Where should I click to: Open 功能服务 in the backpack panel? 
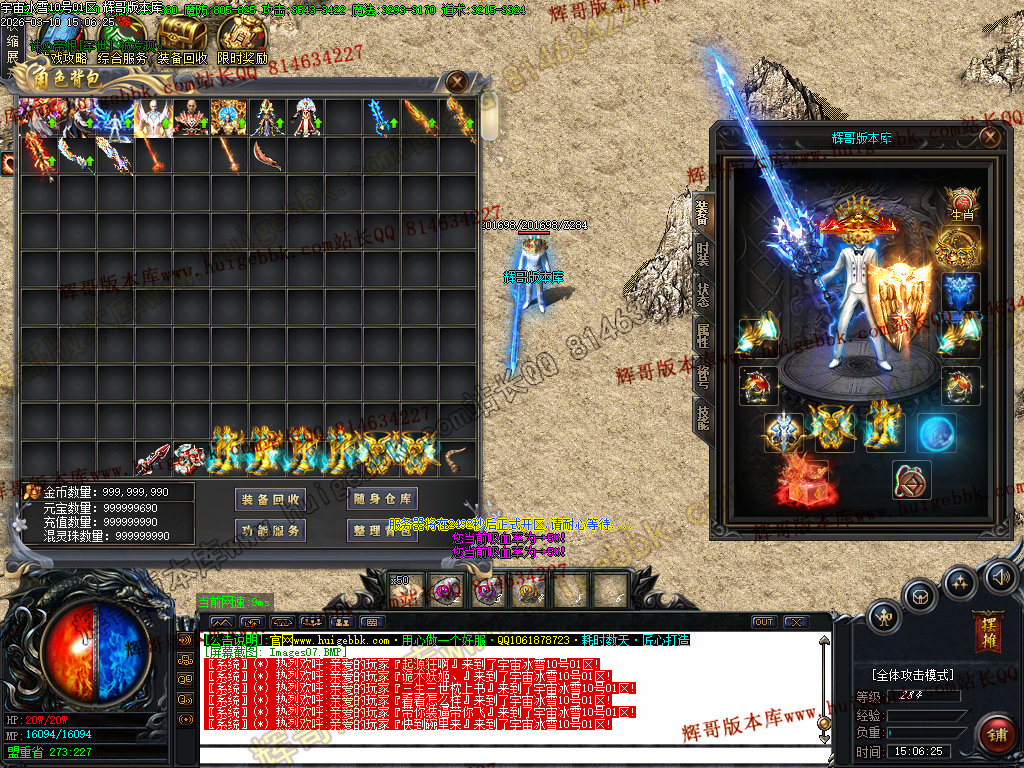(270, 530)
